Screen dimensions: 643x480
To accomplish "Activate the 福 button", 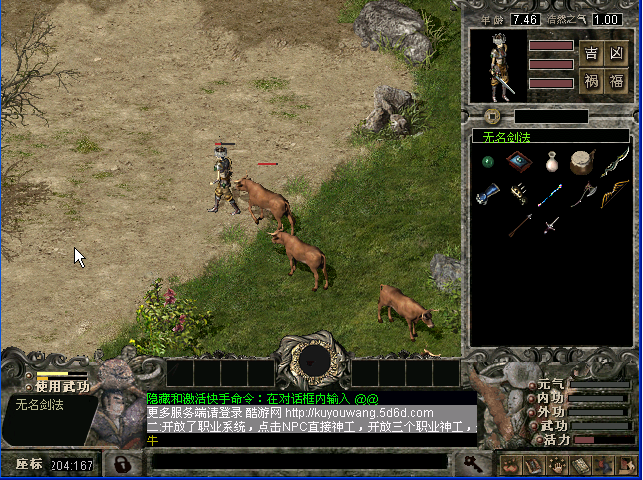I will 616,81.
